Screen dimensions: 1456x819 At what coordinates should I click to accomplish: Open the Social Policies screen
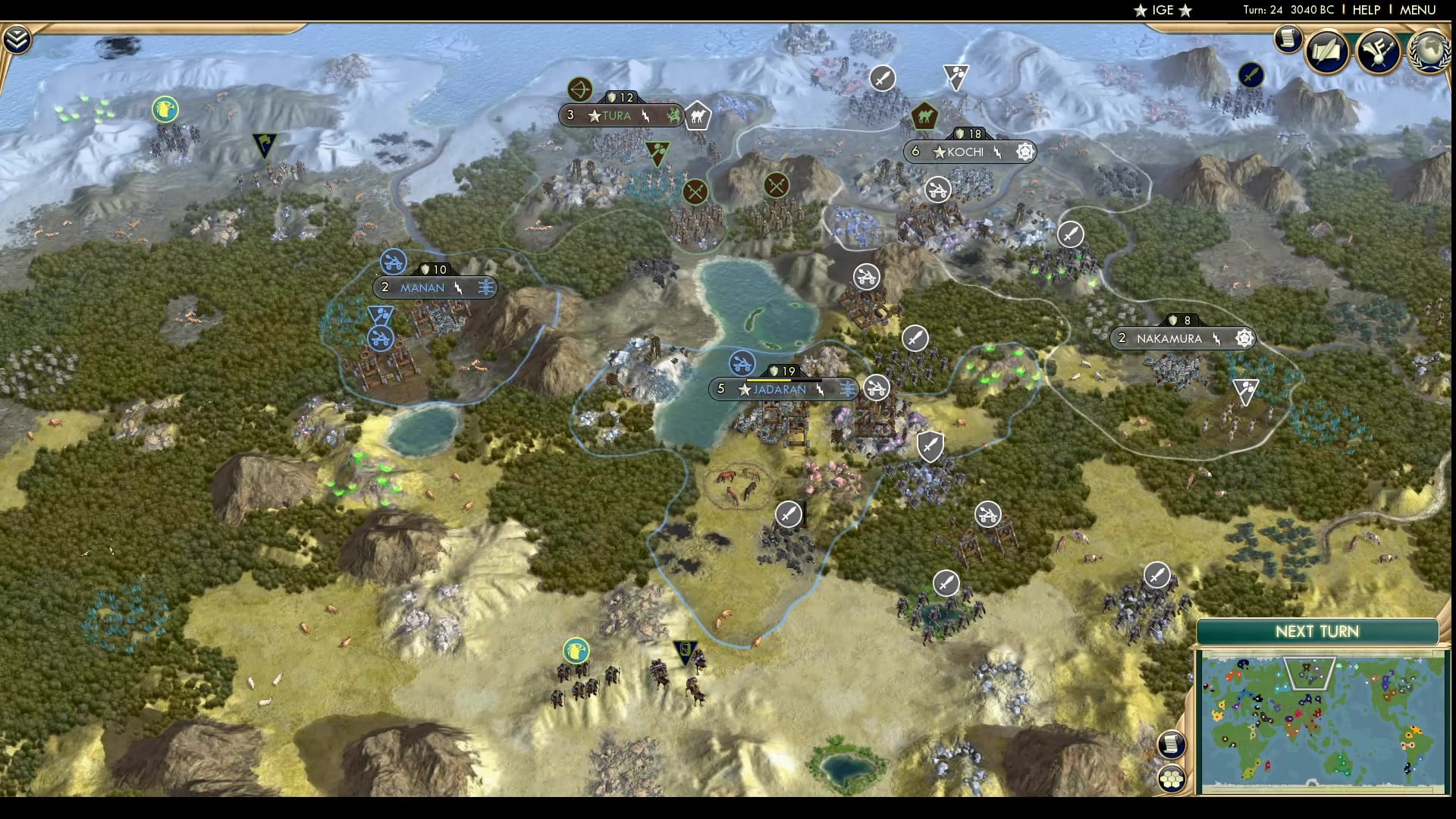(x=1325, y=52)
